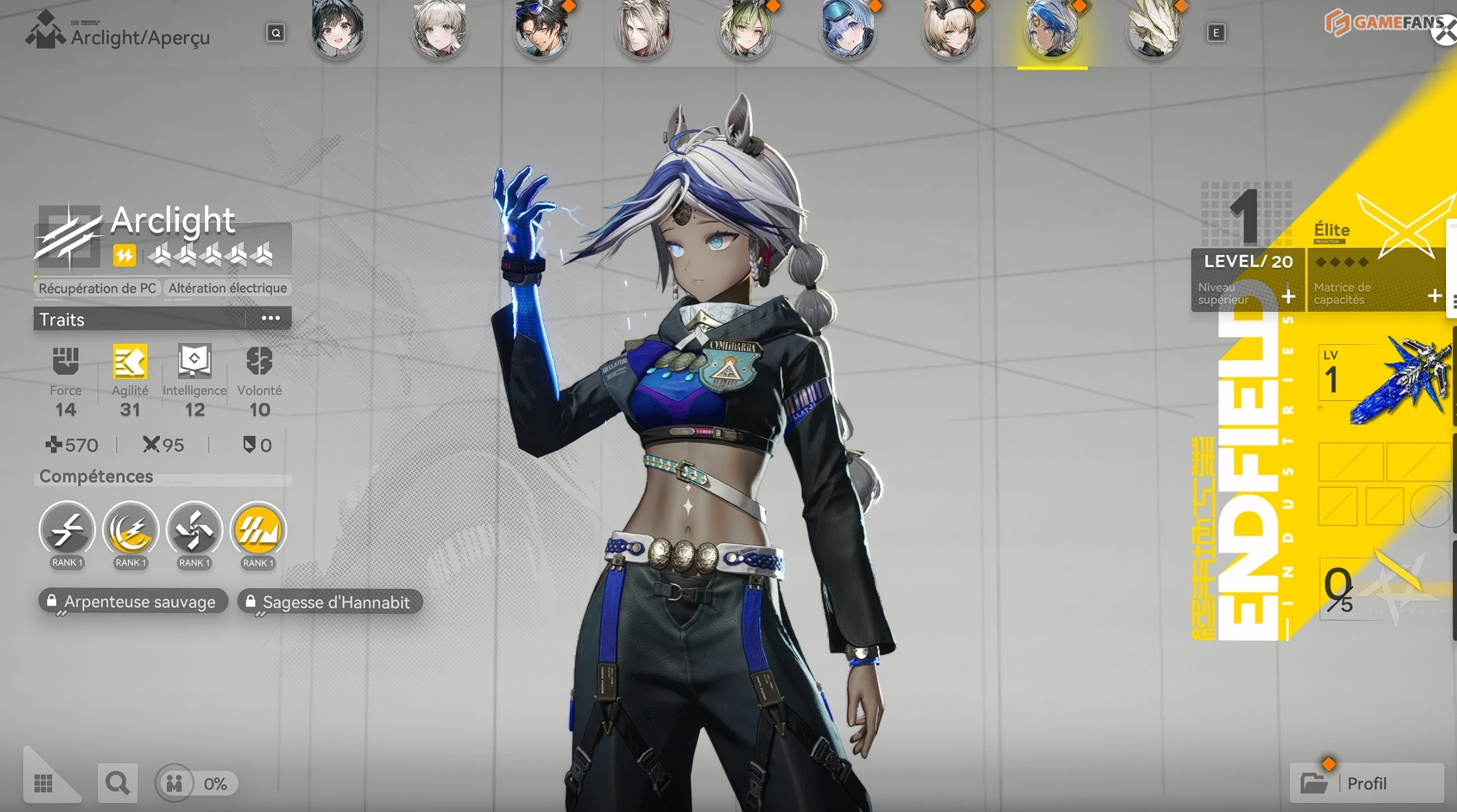Viewport: 1457px width, 812px height.
Task: Select the Agilité attribute icon
Action: pos(130,362)
